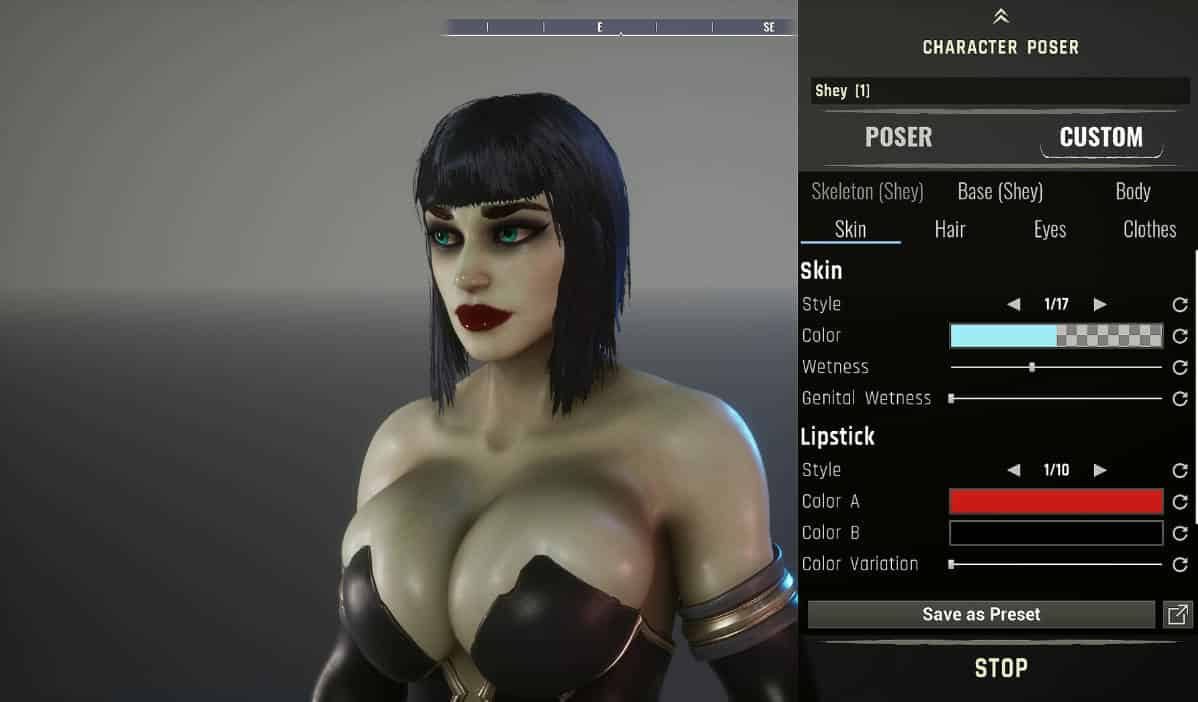Open the Base (Shey) section
The height and width of the screenshot is (702, 1198).
(1000, 191)
